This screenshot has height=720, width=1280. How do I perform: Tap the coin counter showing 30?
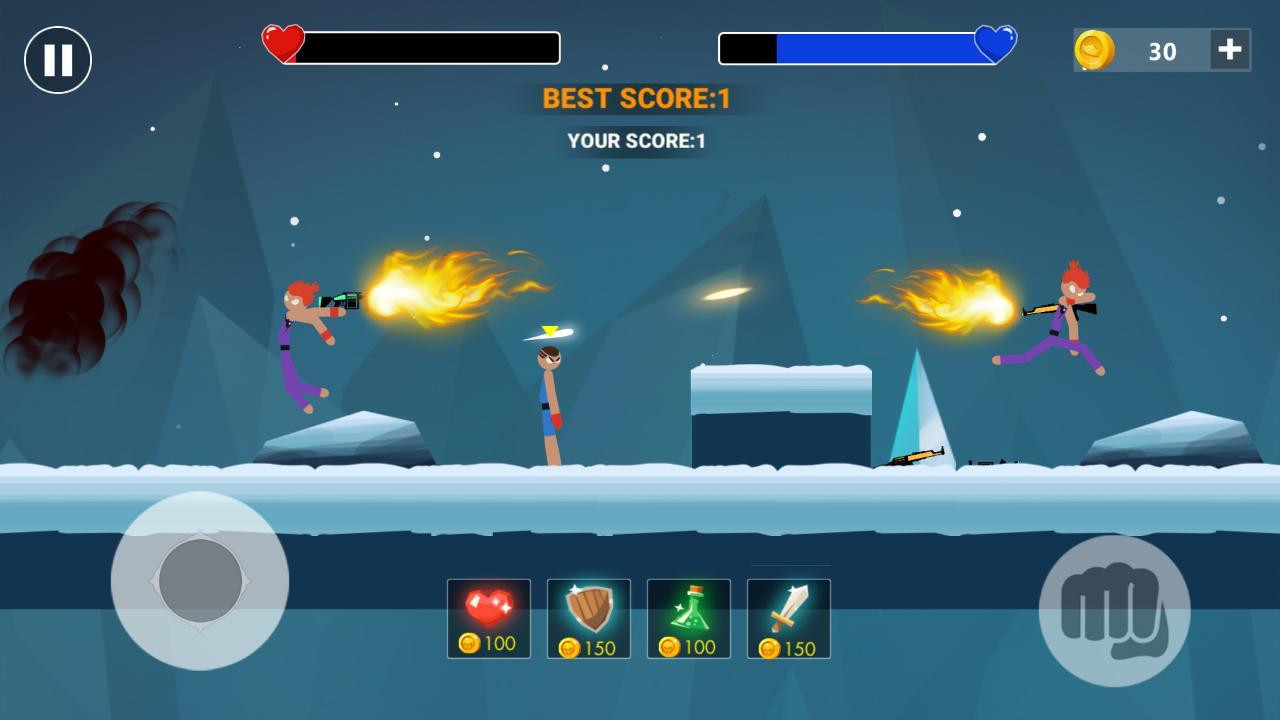(1160, 51)
